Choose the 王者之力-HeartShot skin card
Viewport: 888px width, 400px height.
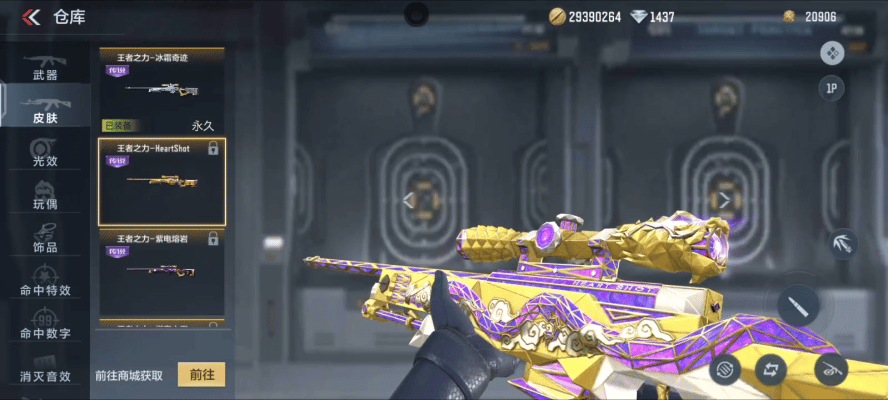pyautogui.click(x=161, y=181)
